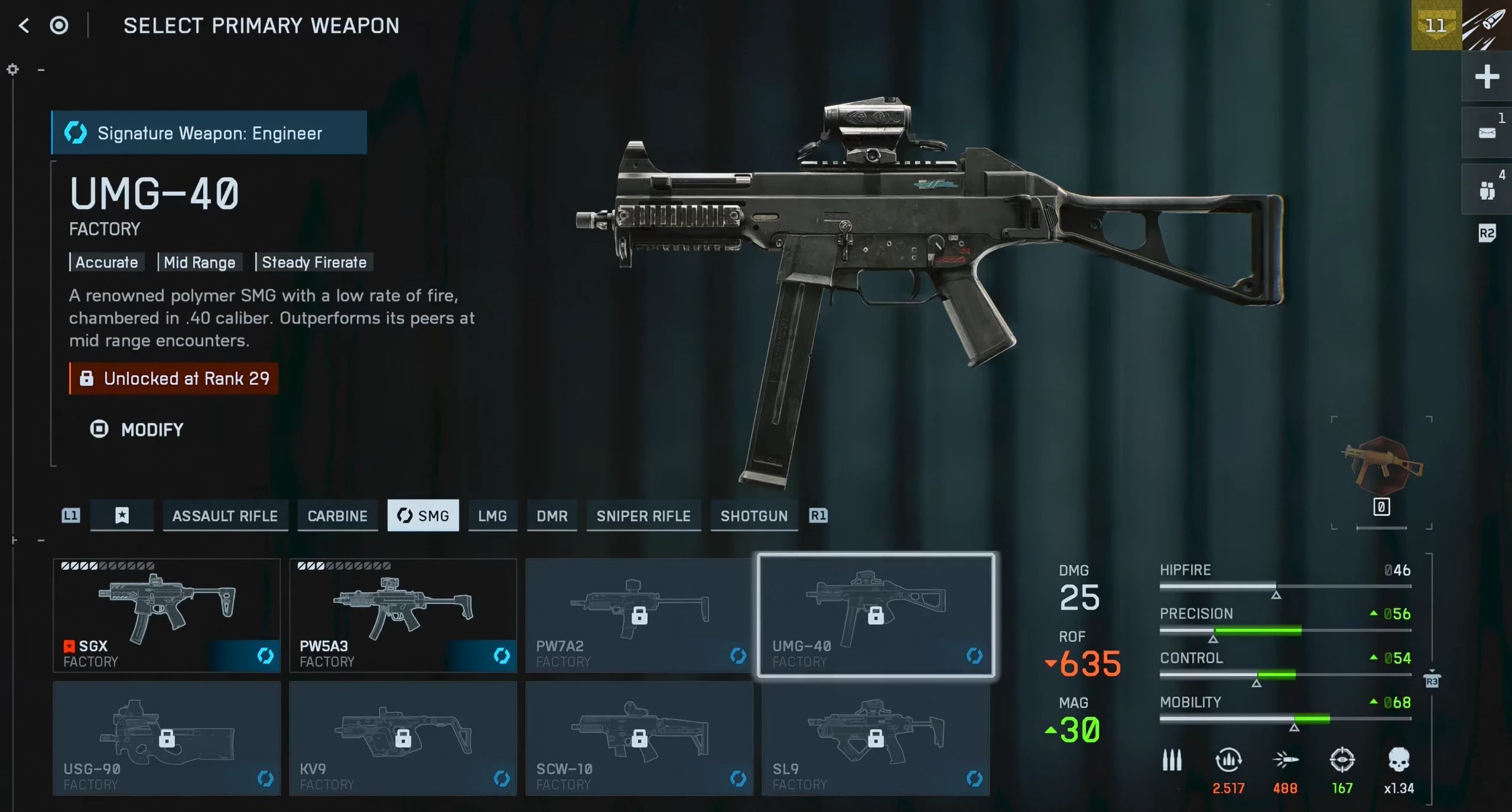Select the locked USG-90 tile
The width and height of the screenshot is (1512, 812).
(x=167, y=738)
